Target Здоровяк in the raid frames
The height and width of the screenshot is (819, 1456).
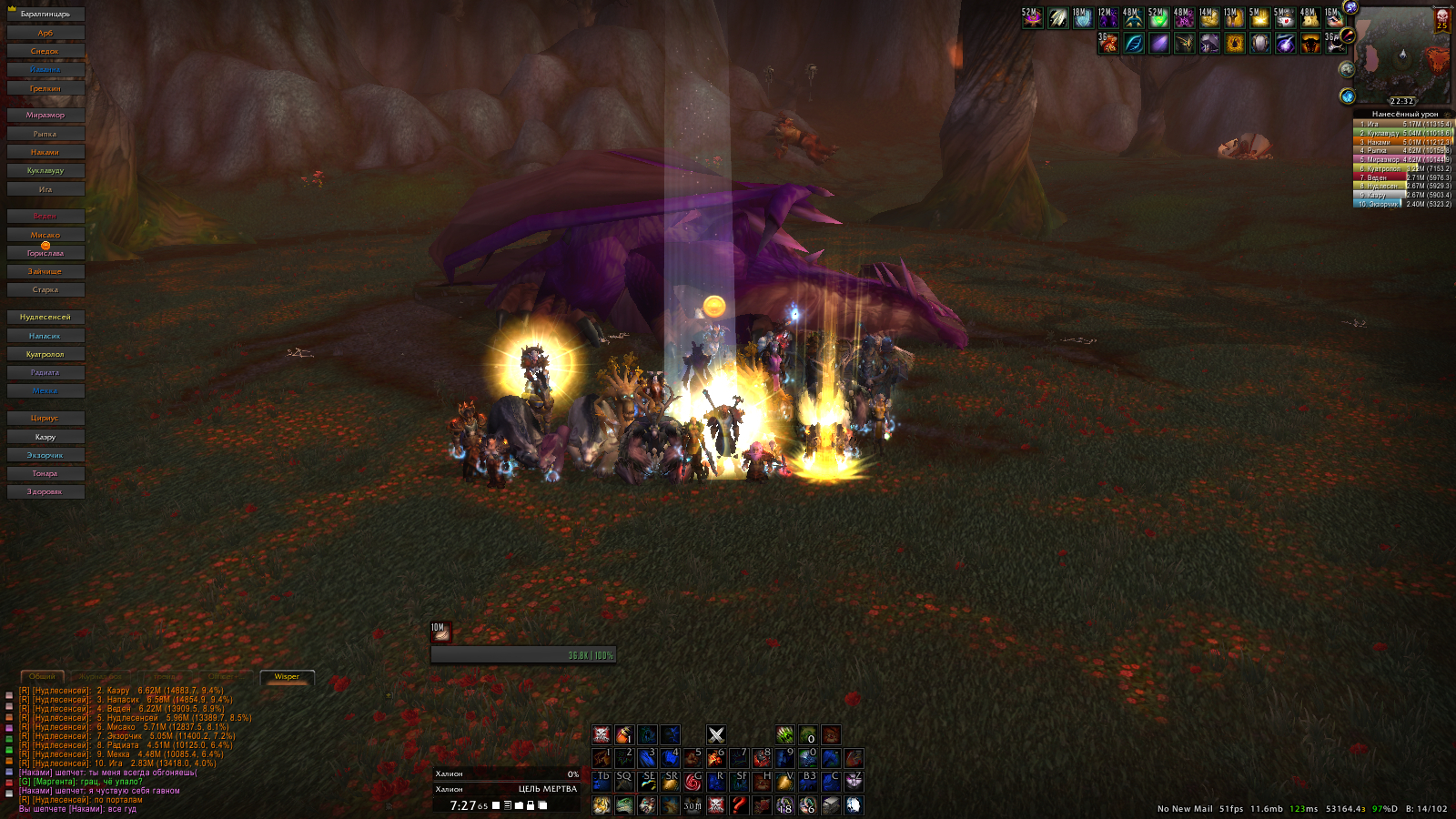click(x=45, y=492)
